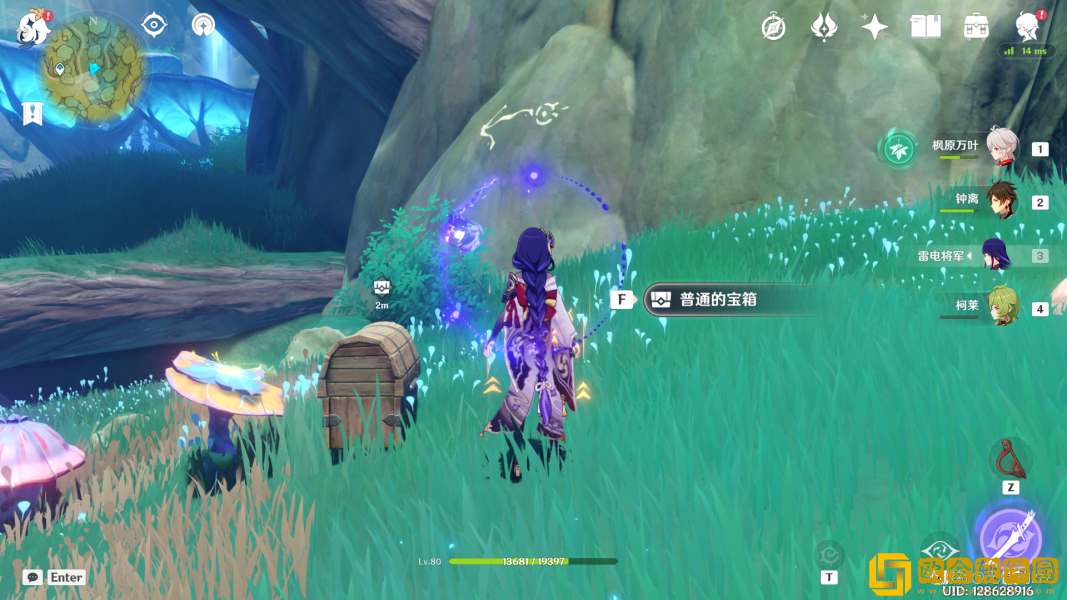The image size is (1067, 600).
Task: Use the harp gadget
Action: point(1011,458)
